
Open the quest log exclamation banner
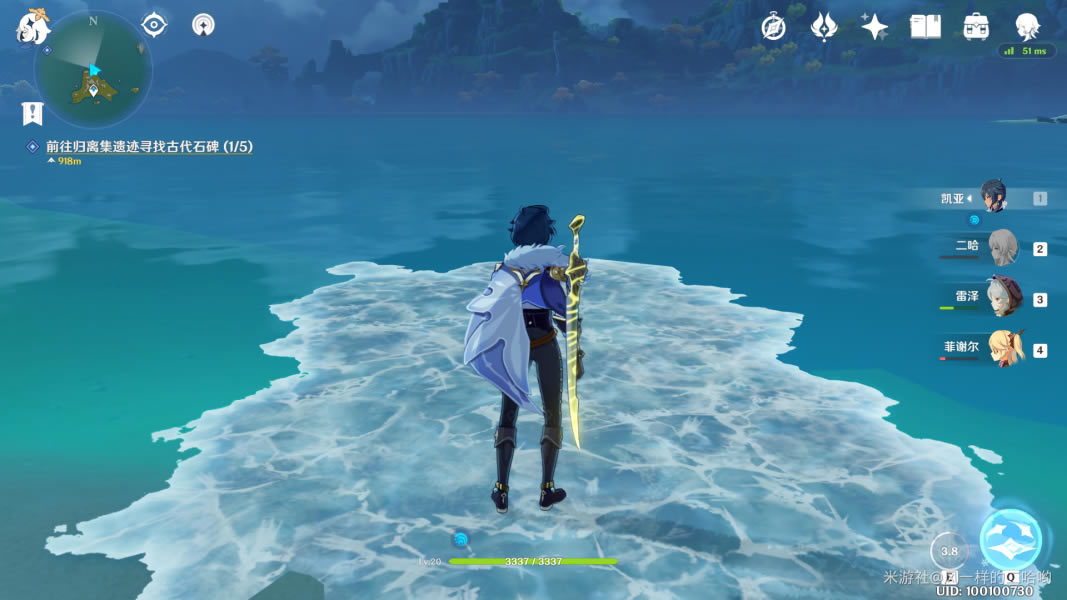pyautogui.click(x=33, y=113)
